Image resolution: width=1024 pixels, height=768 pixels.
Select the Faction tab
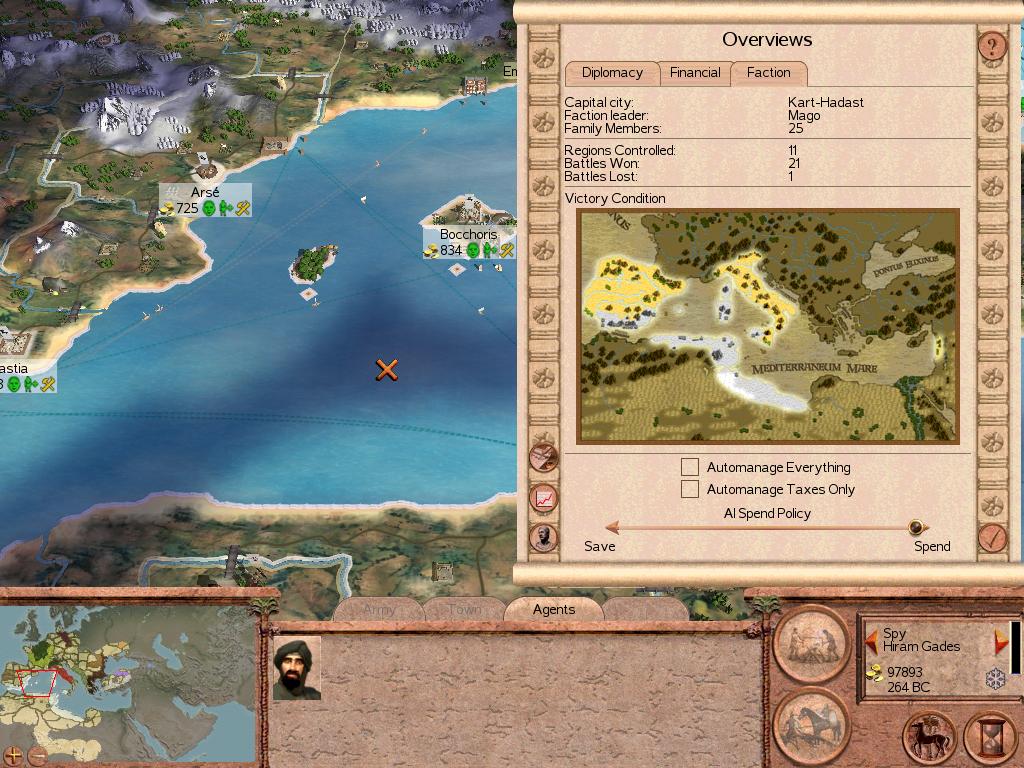tap(768, 73)
